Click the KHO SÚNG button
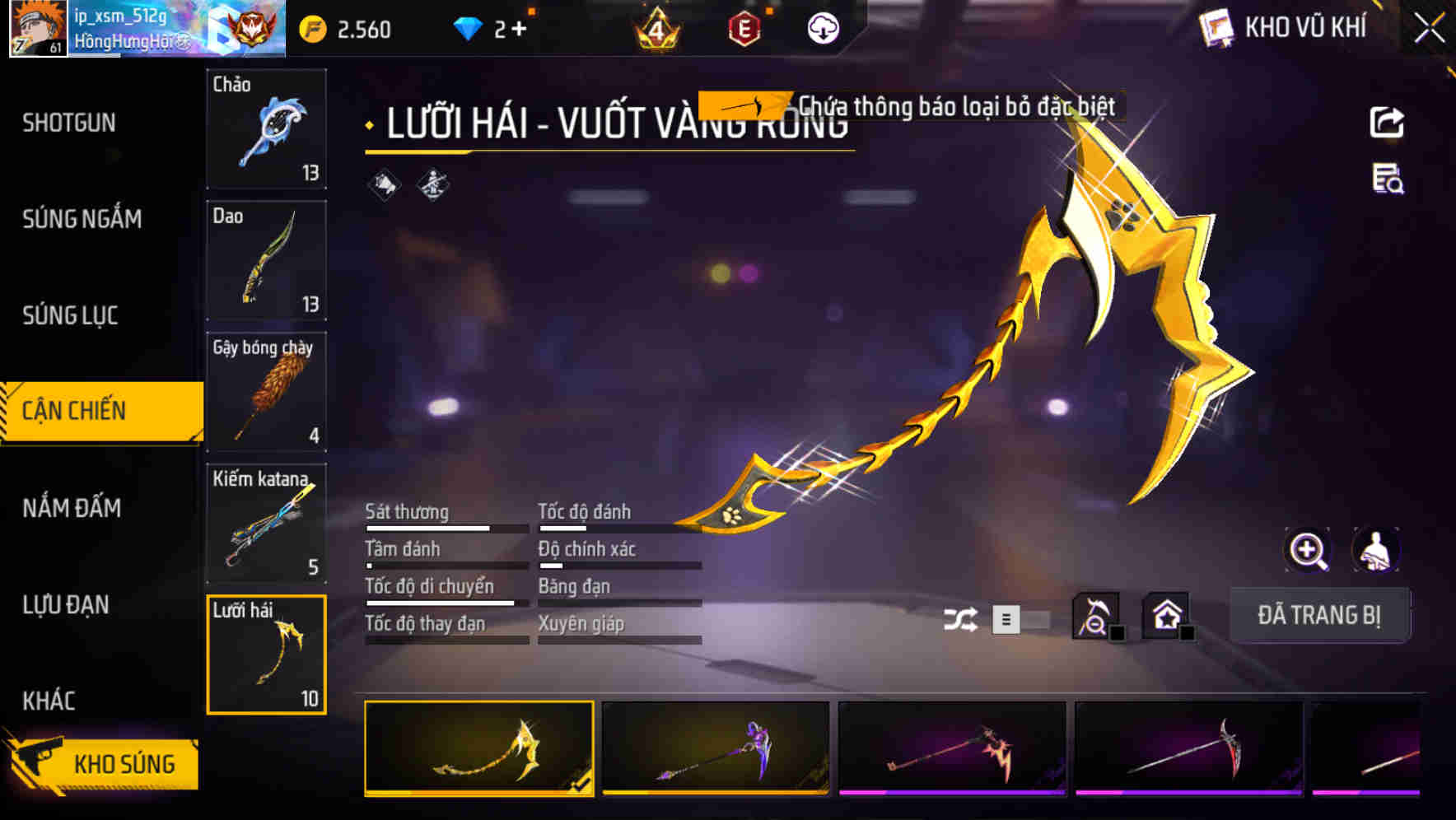 coord(122,763)
